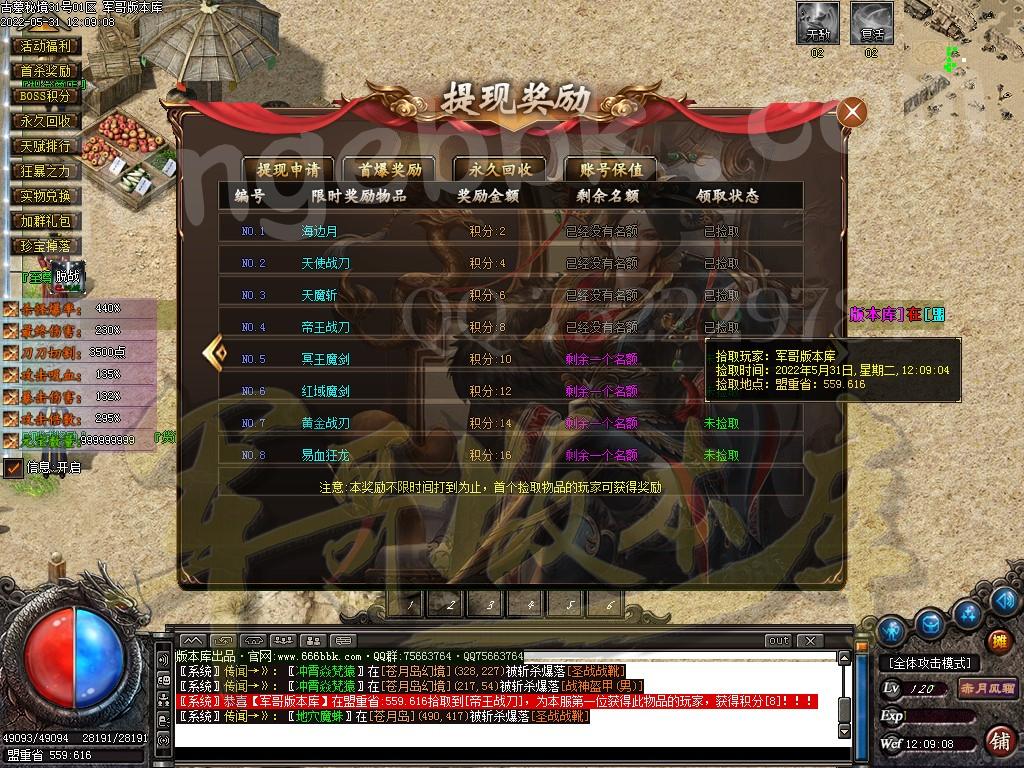Open the 活动福利 side menu

tap(46, 46)
